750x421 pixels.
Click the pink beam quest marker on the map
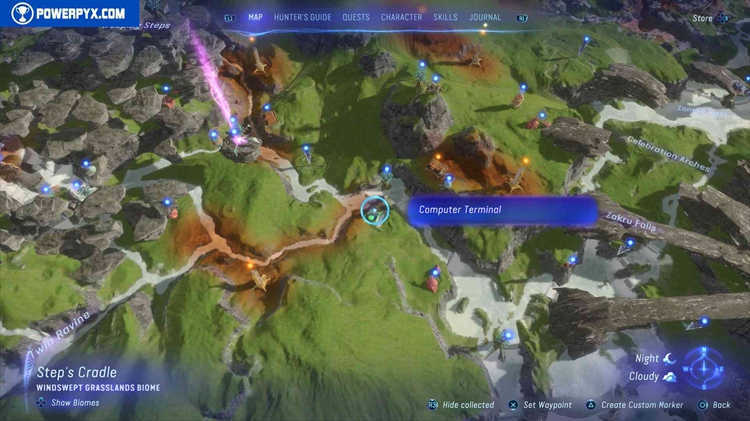pos(238,138)
